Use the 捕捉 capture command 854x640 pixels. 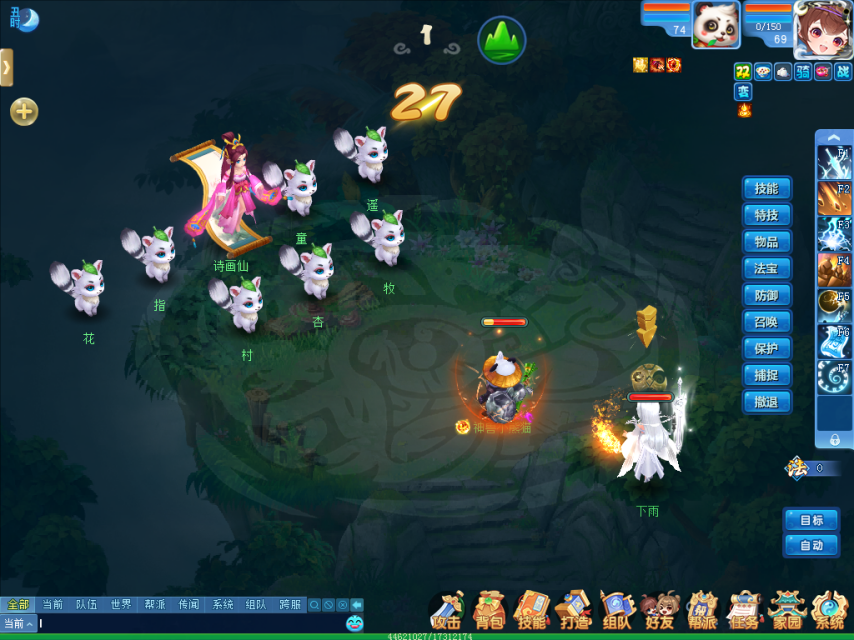pos(767,375)
